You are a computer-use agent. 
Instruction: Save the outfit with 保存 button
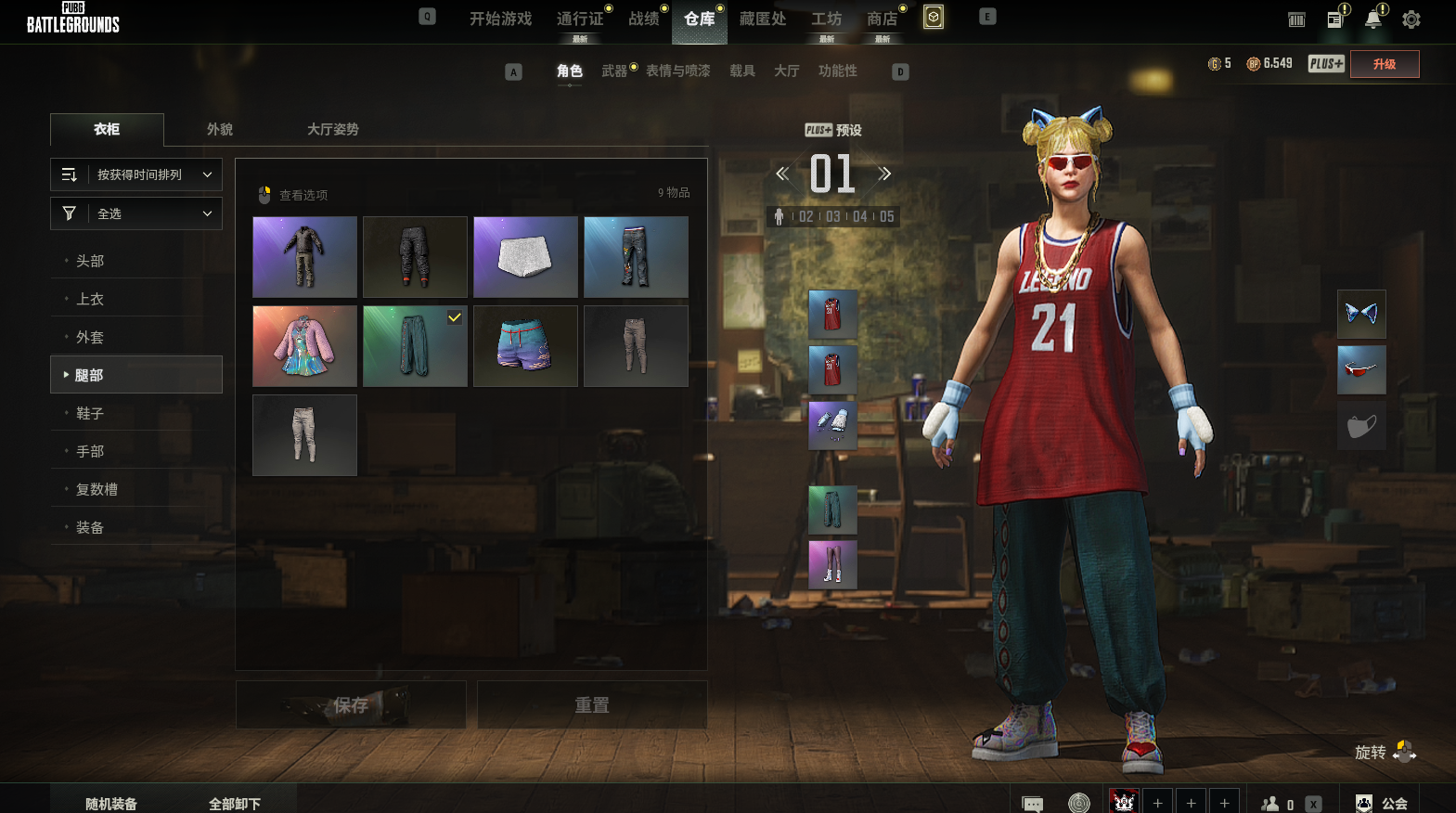pyautogui.click(x=351, y=705)
